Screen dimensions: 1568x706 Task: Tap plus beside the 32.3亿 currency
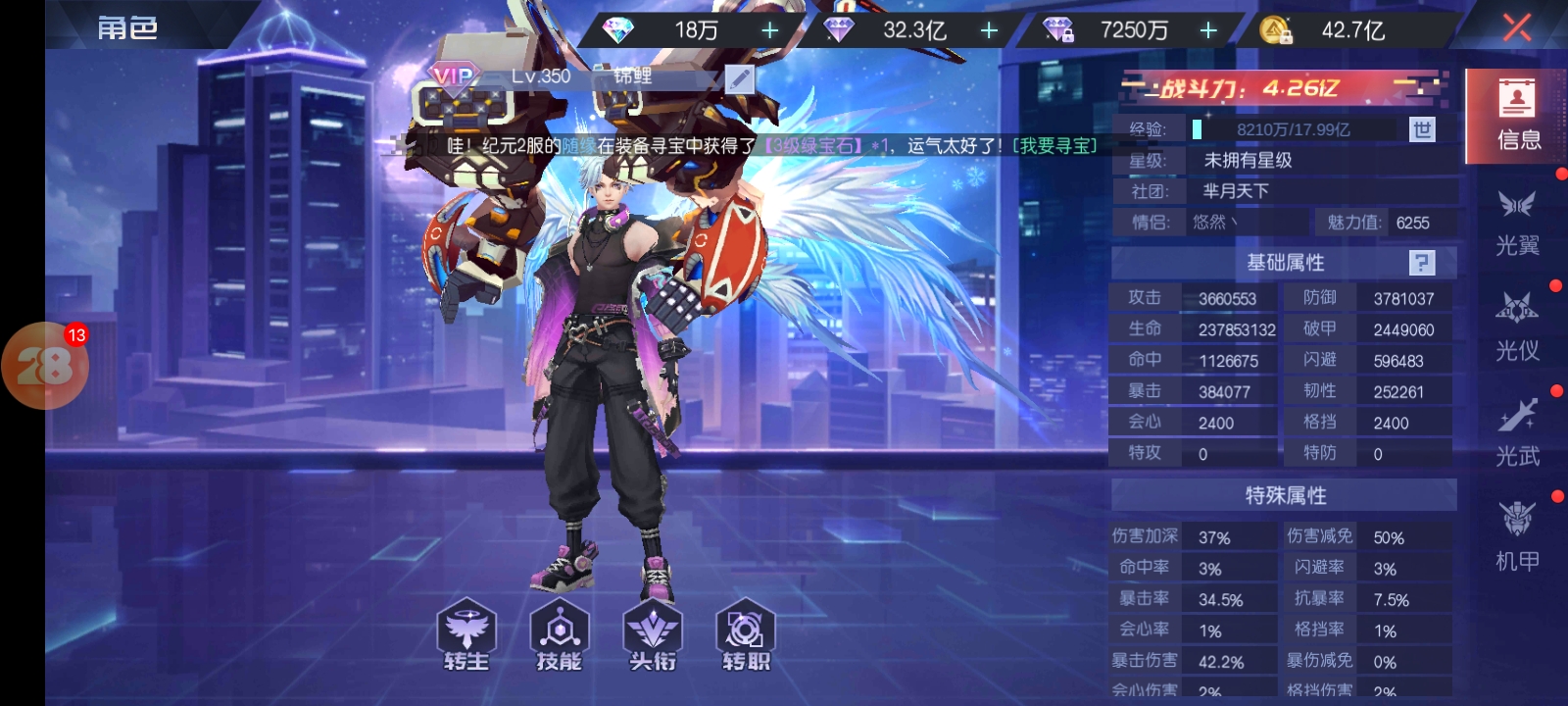[x=990, y=30]
